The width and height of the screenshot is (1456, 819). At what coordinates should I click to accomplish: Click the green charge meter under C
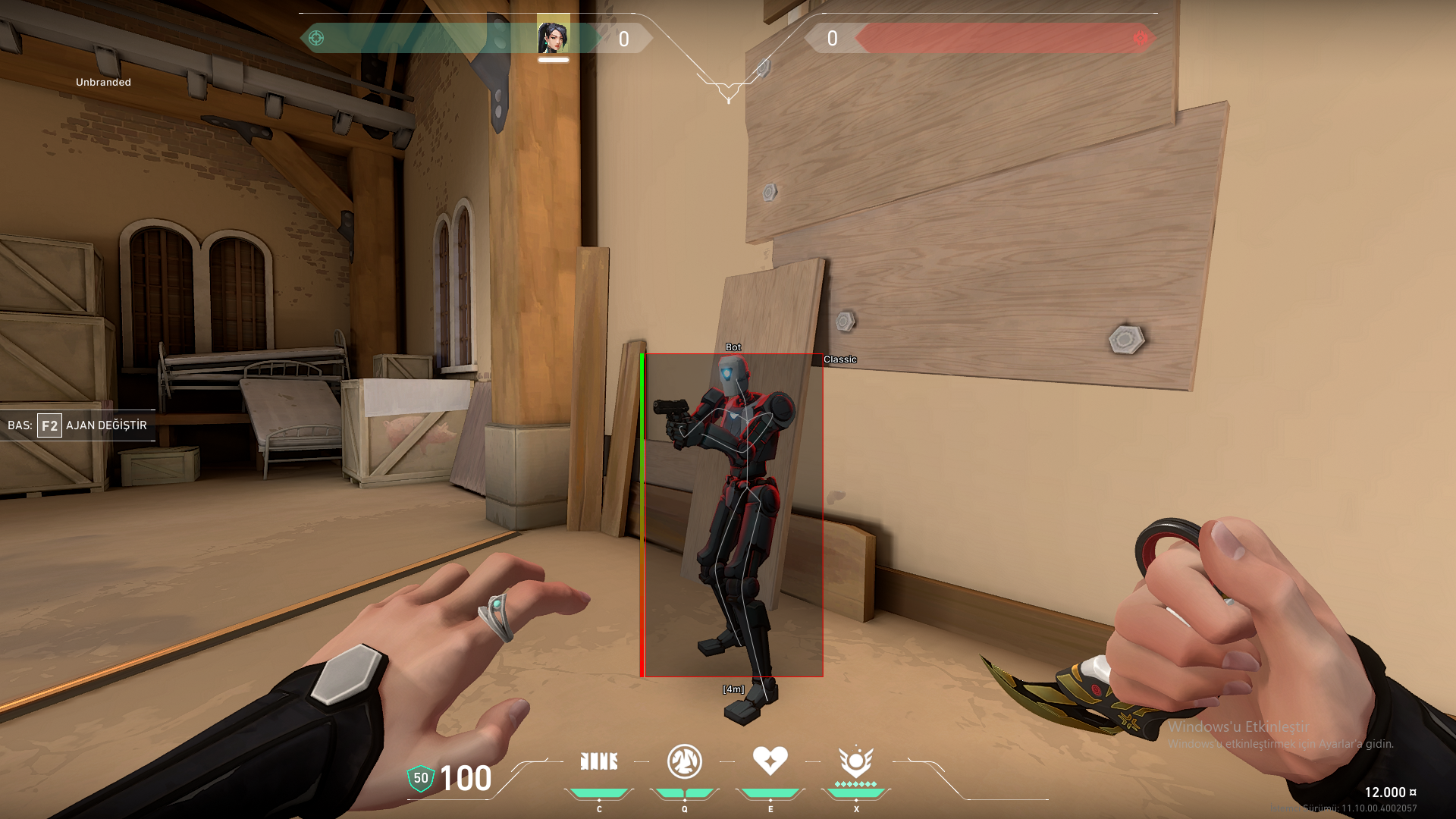(599, 791)
